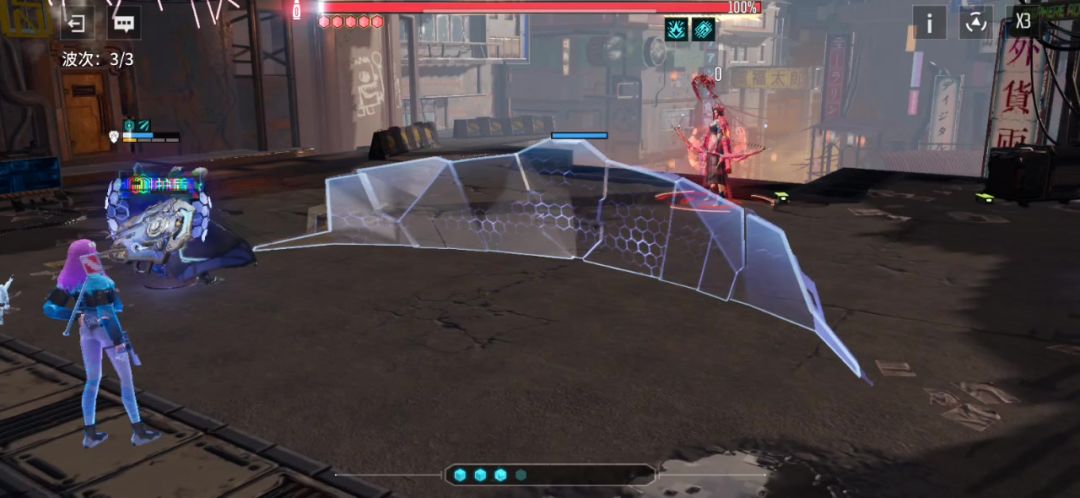Screen dimensions: 1080x498
Task: Open the chat speech-bubble button
Action: click(x=124, y=22)
